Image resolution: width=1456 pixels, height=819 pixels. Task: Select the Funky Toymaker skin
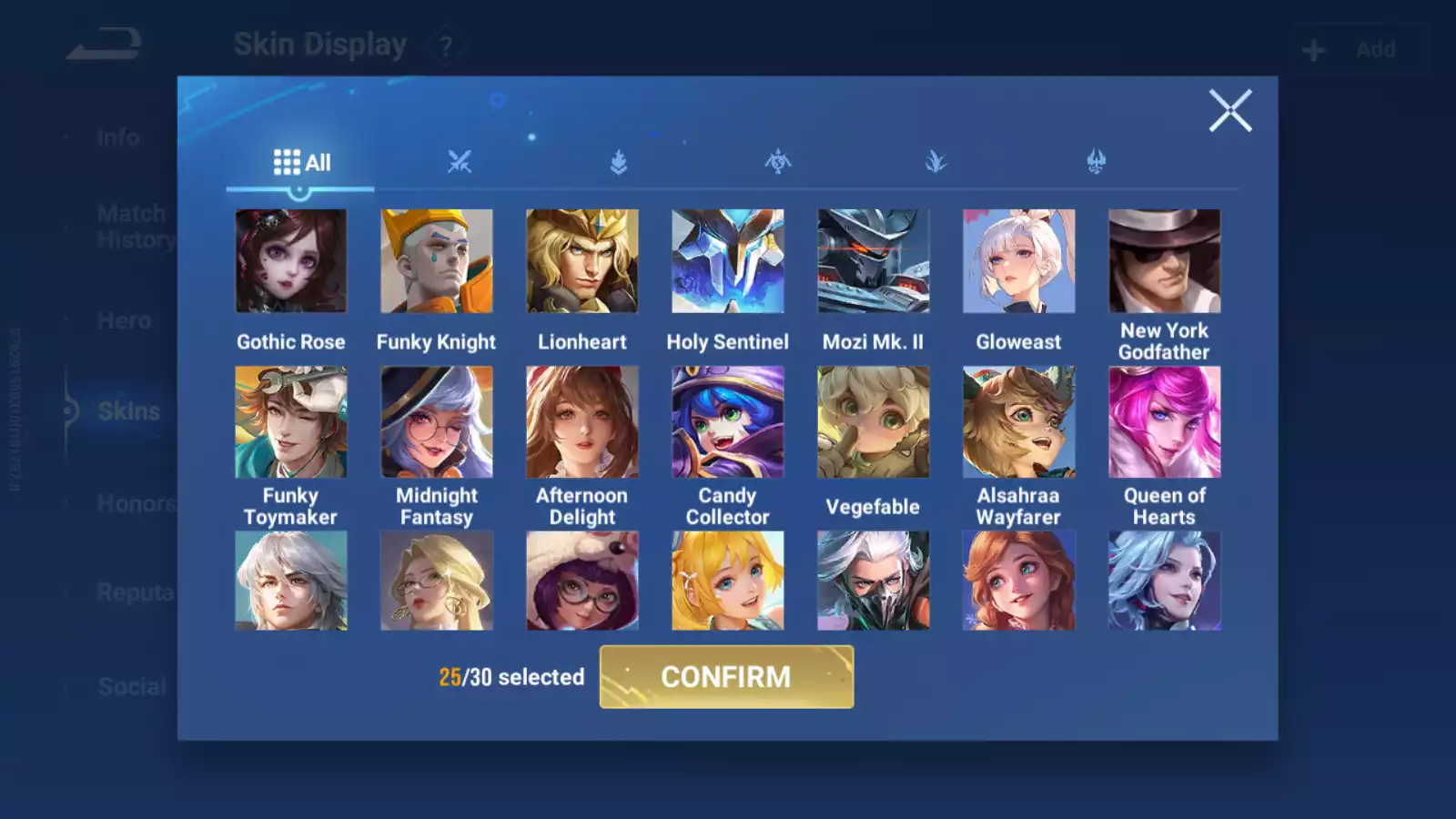pyautogui.click(x=291, y=422)
